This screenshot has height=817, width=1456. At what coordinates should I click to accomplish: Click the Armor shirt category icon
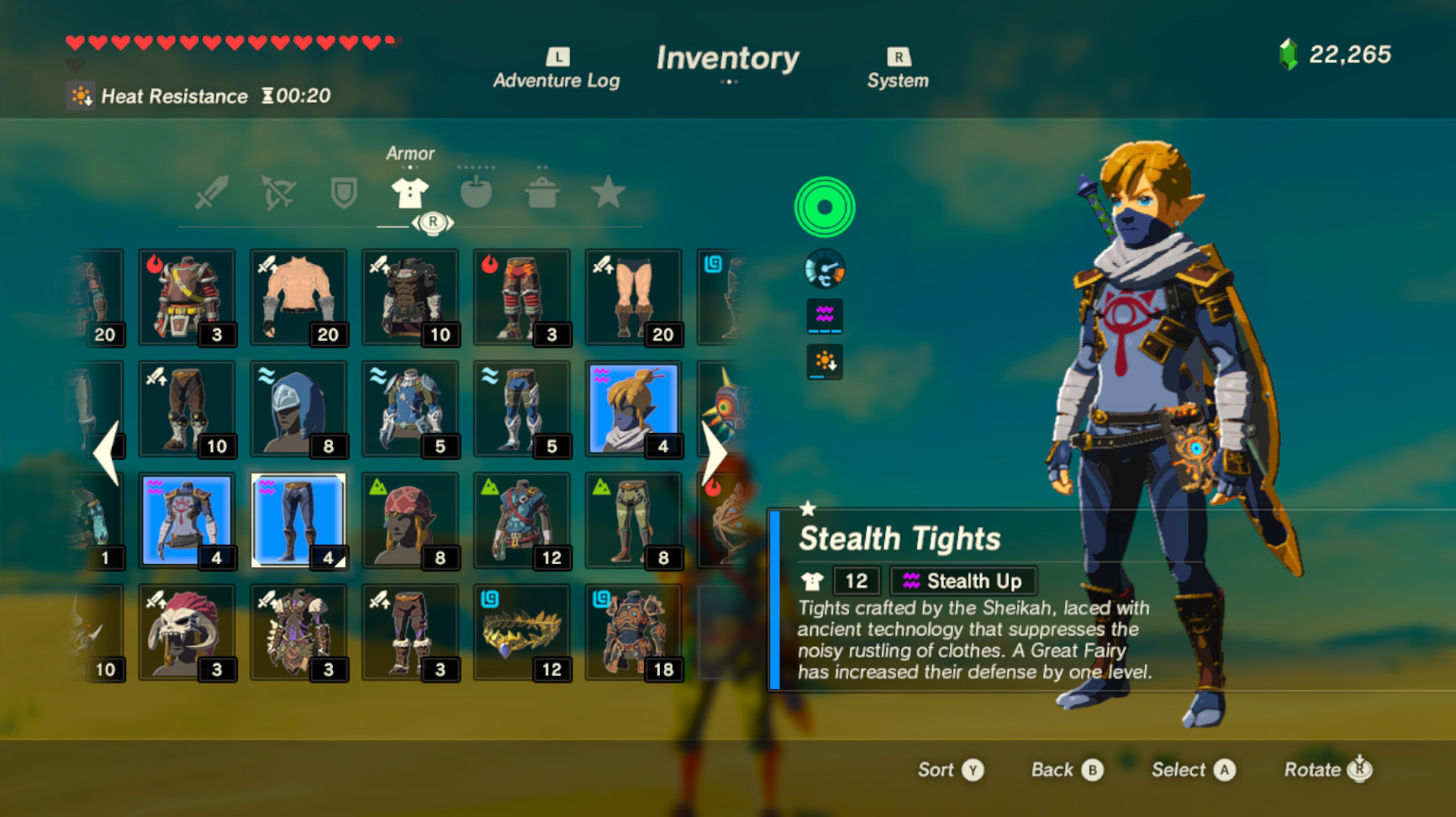409,192
